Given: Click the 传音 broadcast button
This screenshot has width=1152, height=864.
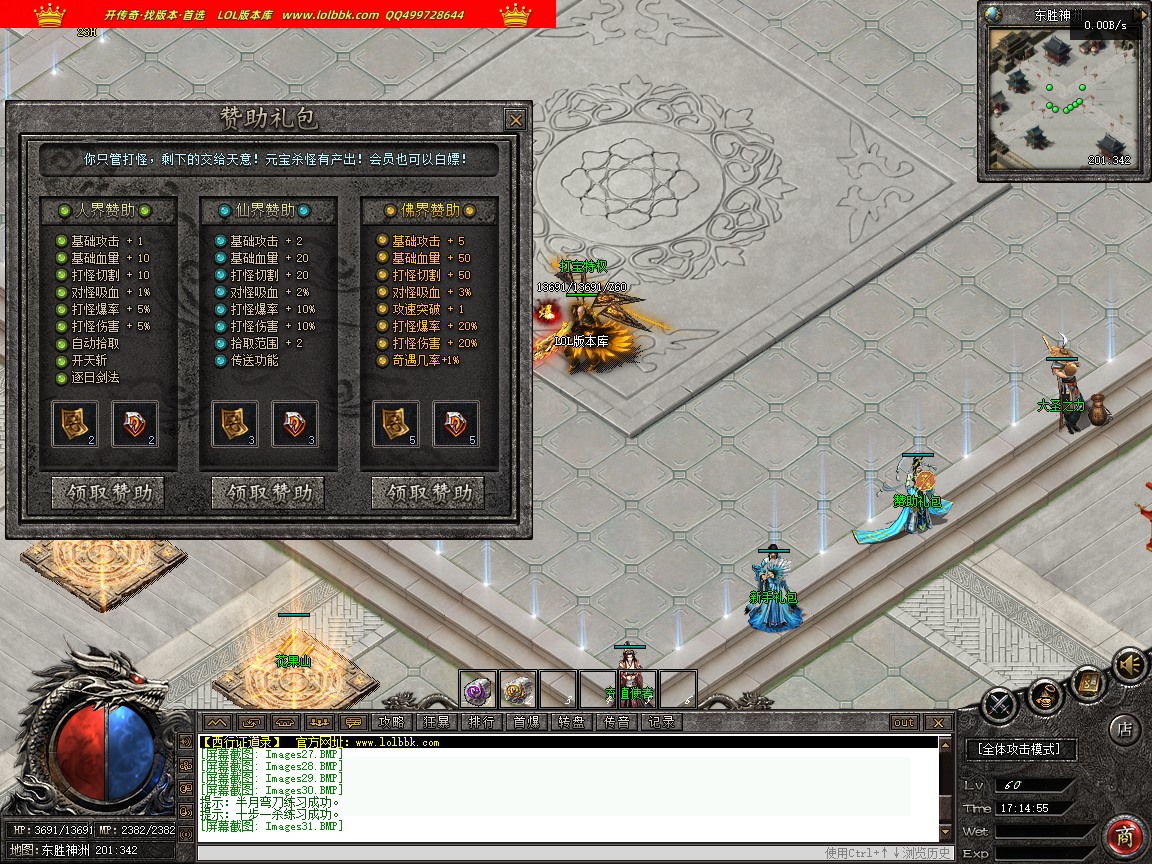Looking at the screenshot, I should (617, 722).
